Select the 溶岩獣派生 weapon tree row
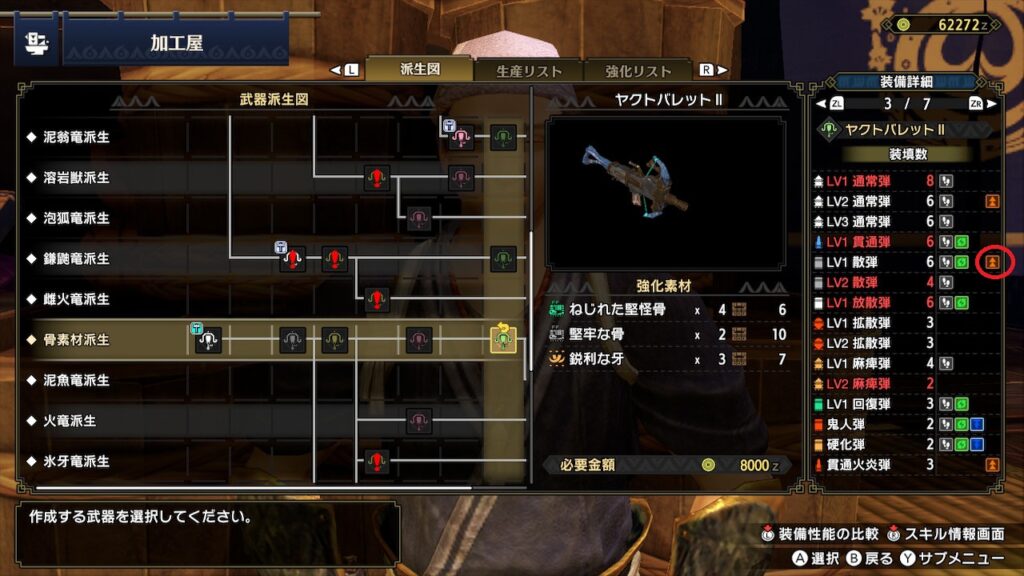Viewport: 1024px width, 576px height. click(x=70, y=178)
